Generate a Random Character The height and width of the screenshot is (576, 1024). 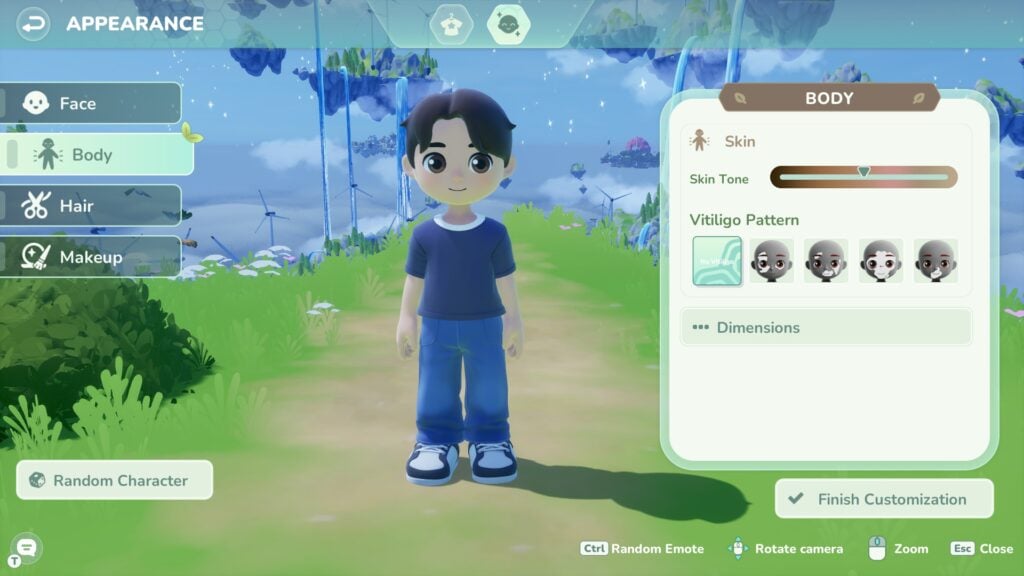115,480
